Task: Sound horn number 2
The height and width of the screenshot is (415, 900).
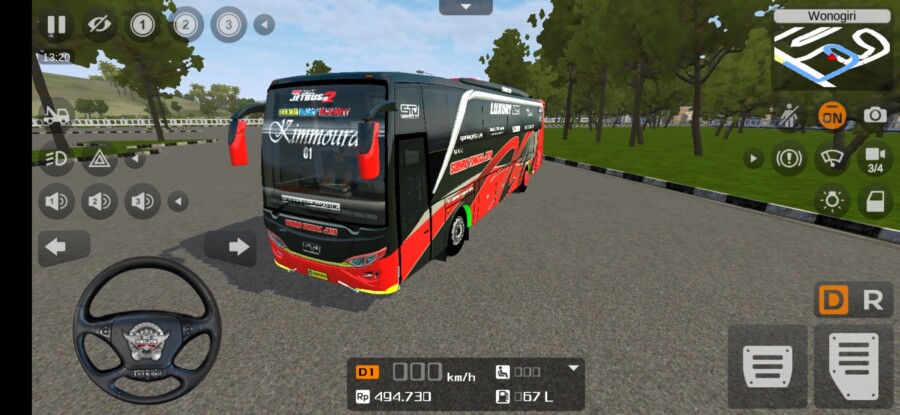Action: pyautogui.click(x=99, y=202)
